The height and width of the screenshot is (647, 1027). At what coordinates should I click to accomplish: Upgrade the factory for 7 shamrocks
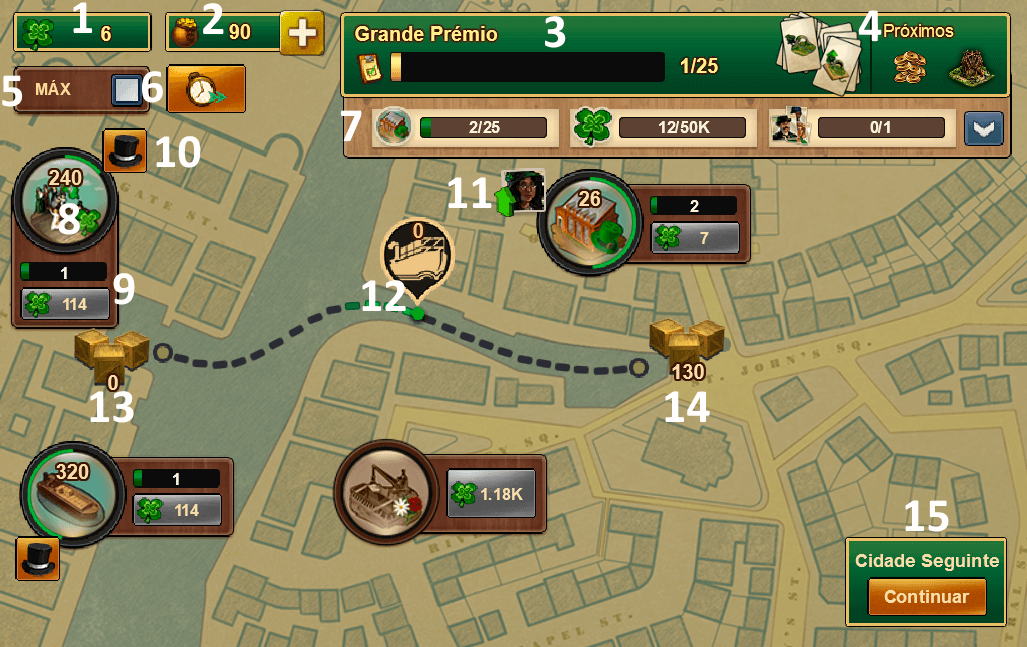point(694,238)
